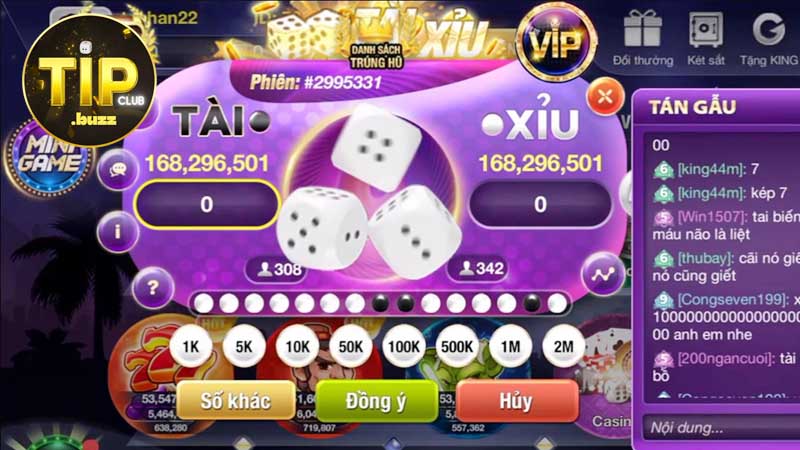800x450 pixels.
Task: Type in the Nội dung chat box
Action: pyautogui.click(x=716, y=427)
